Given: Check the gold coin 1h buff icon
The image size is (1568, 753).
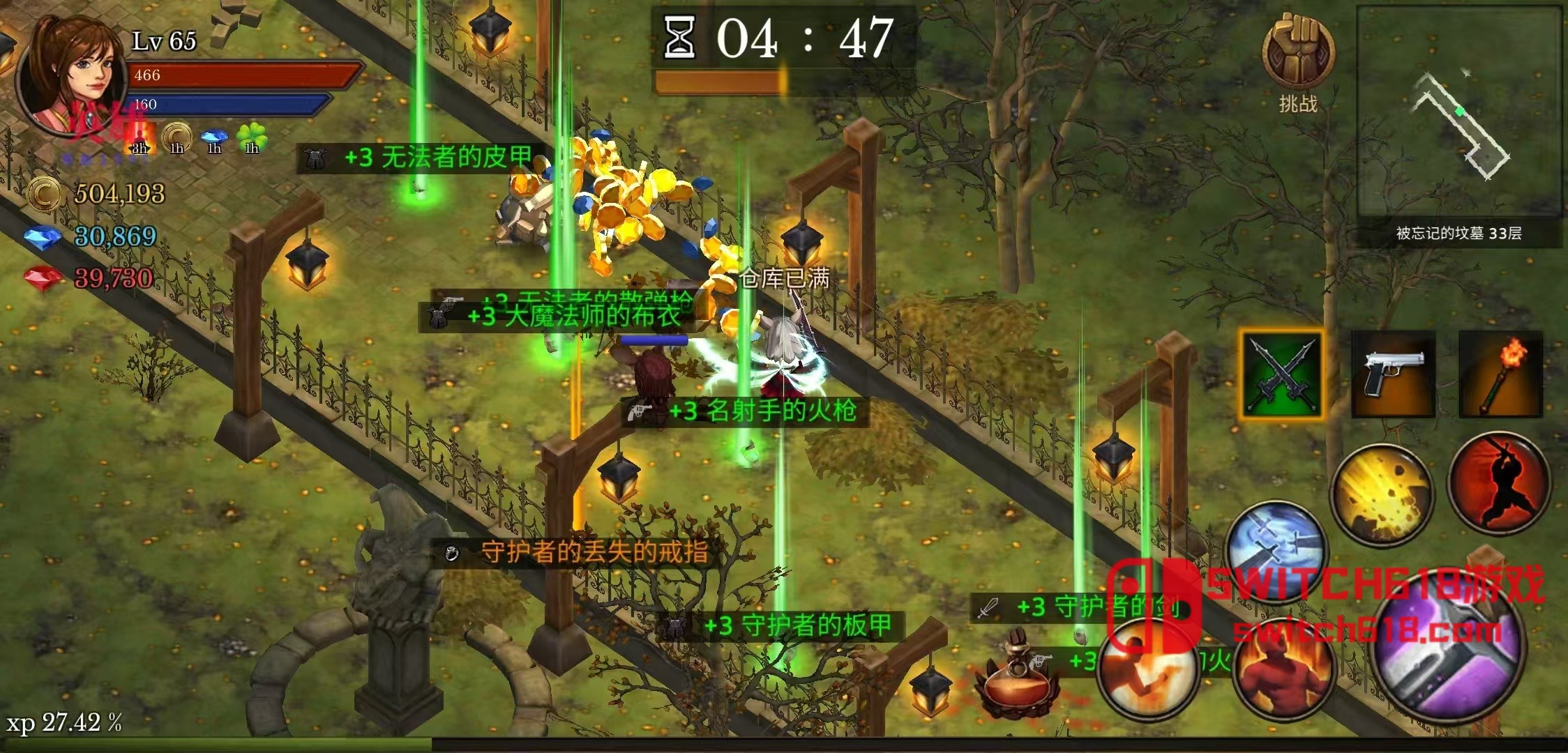Looking at the screenshot, I should (x=176, y=137).
